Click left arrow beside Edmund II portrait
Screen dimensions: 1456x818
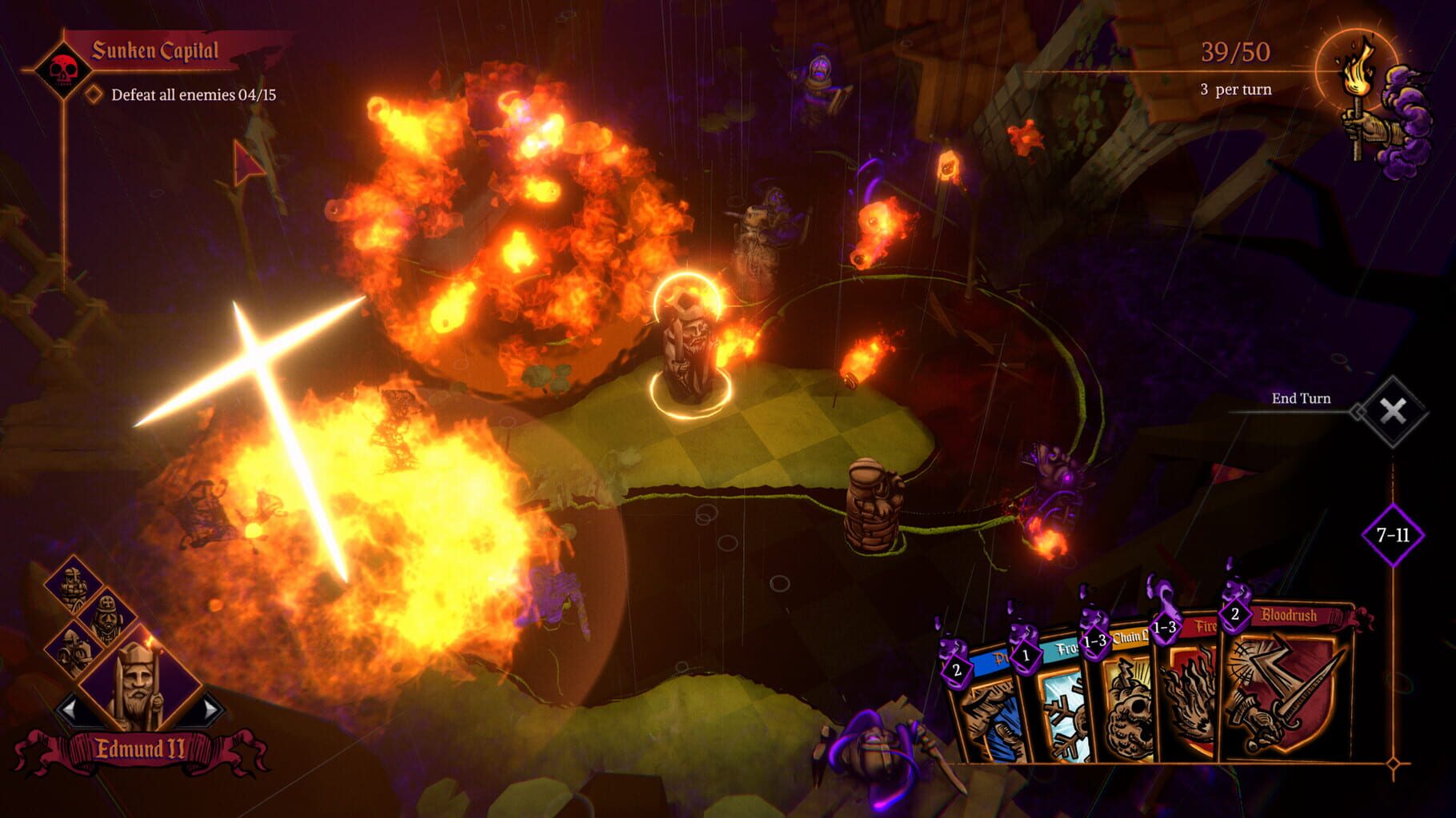pos(69,708)
